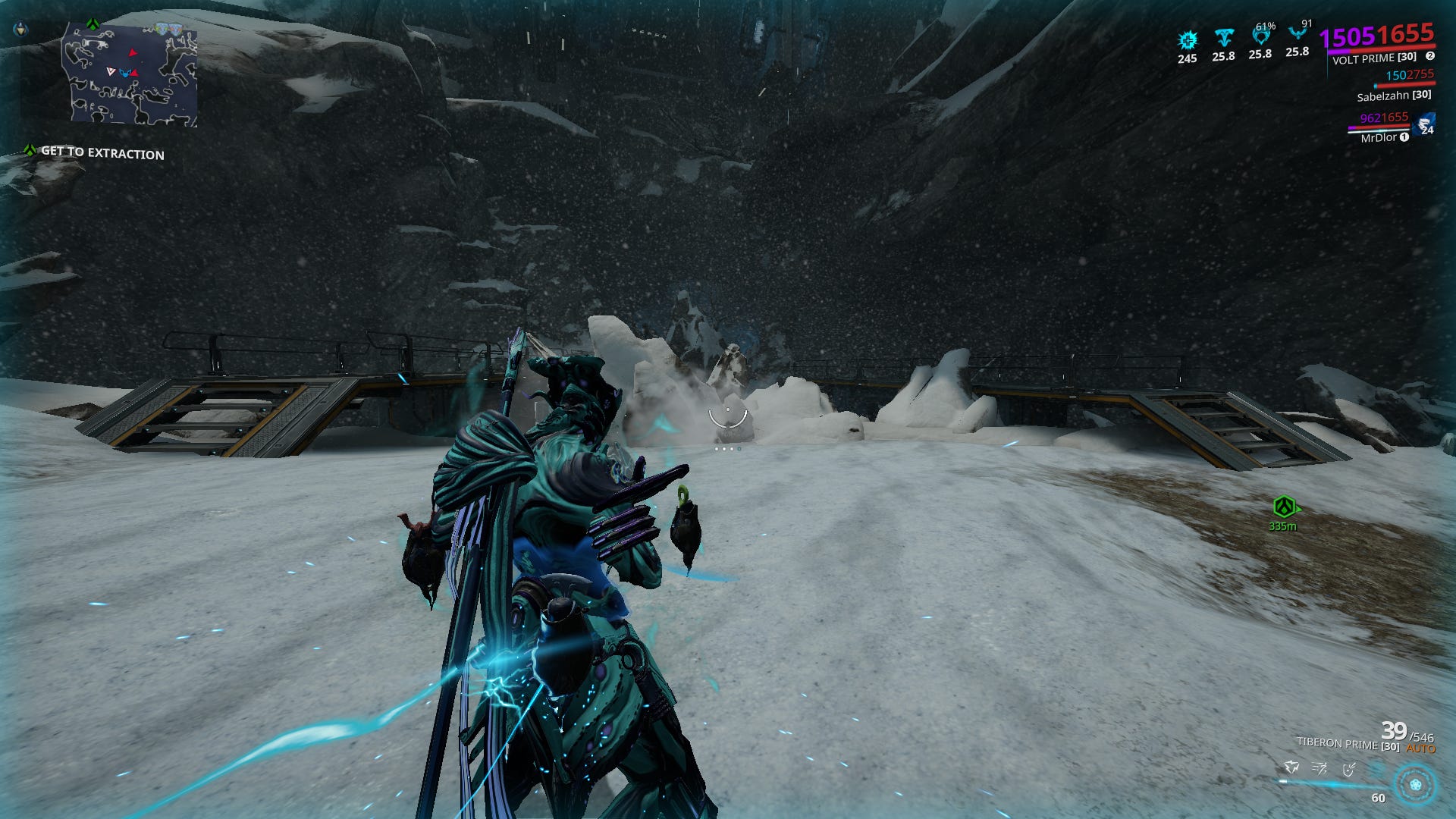Click the blue player arrow to expand map details
1456x819 pixels.
pyautogui.click(x=125, y=73)
